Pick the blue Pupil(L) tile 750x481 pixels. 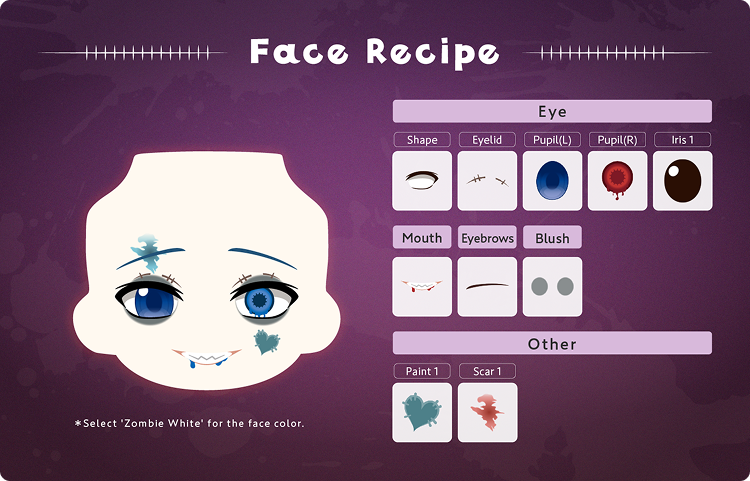coord(552,181)
